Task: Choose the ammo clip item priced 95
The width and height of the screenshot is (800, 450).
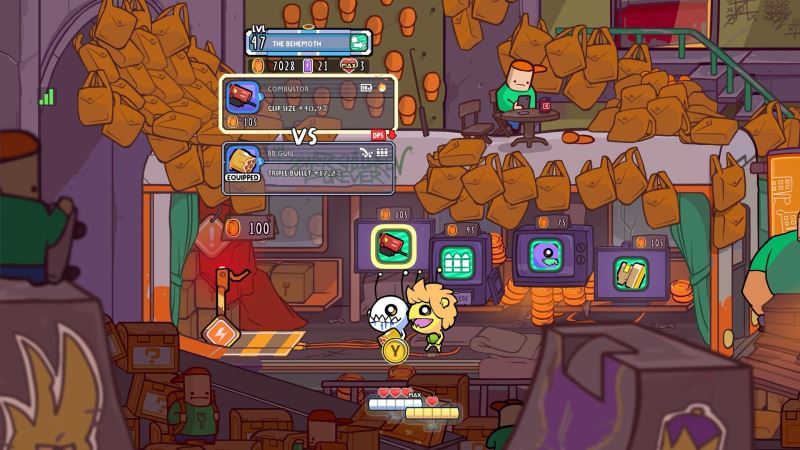Action: tap(458, 264)
